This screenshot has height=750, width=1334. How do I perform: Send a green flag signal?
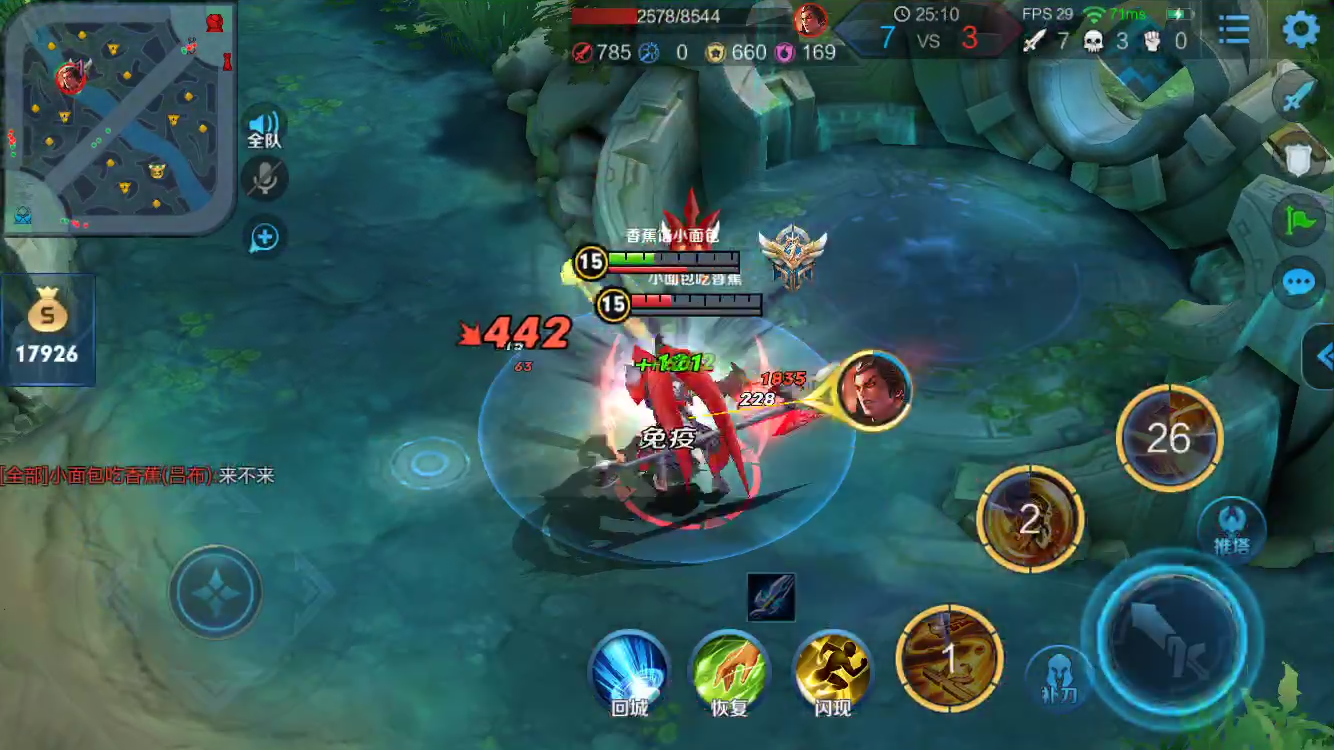1298,218
